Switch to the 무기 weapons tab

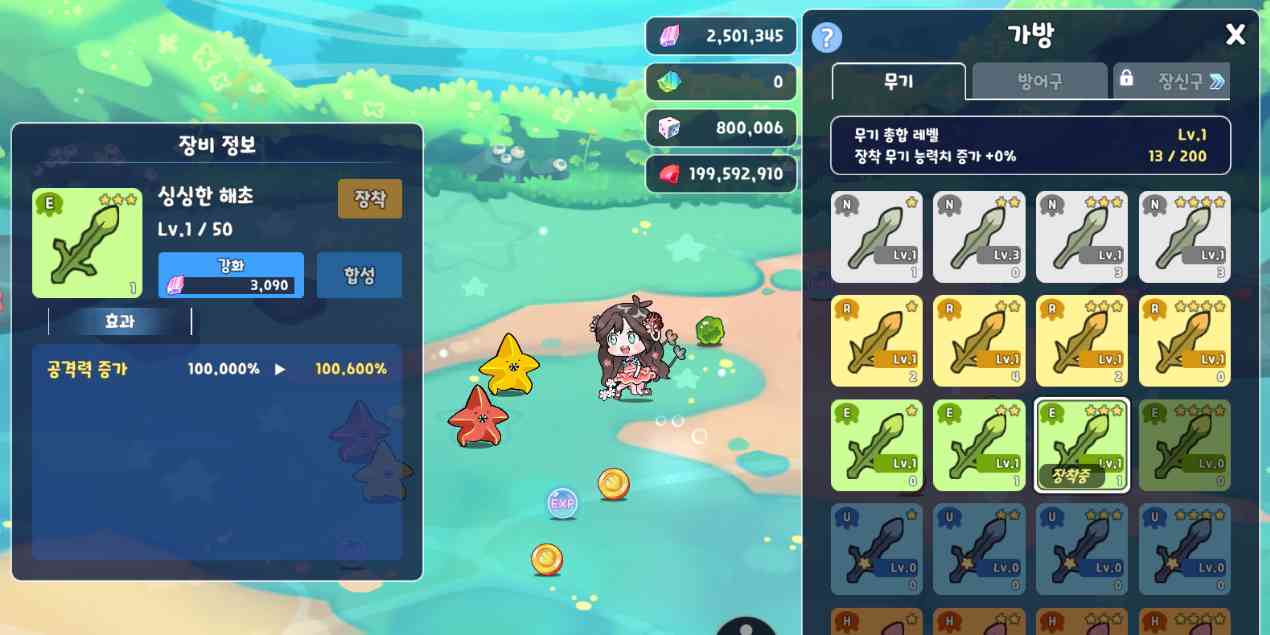point(898,81)
